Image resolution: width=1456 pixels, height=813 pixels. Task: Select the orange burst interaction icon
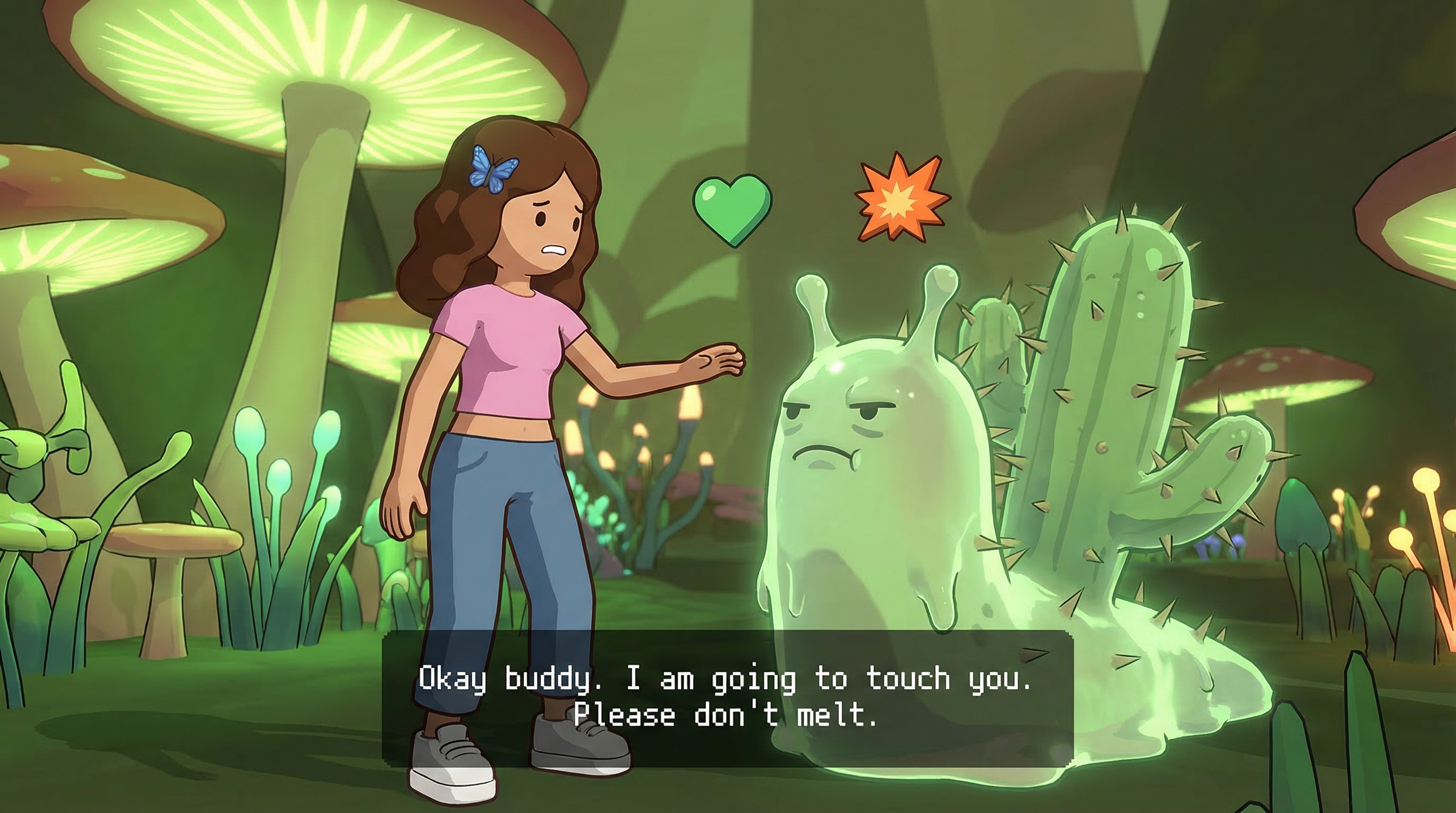(901, 197)
